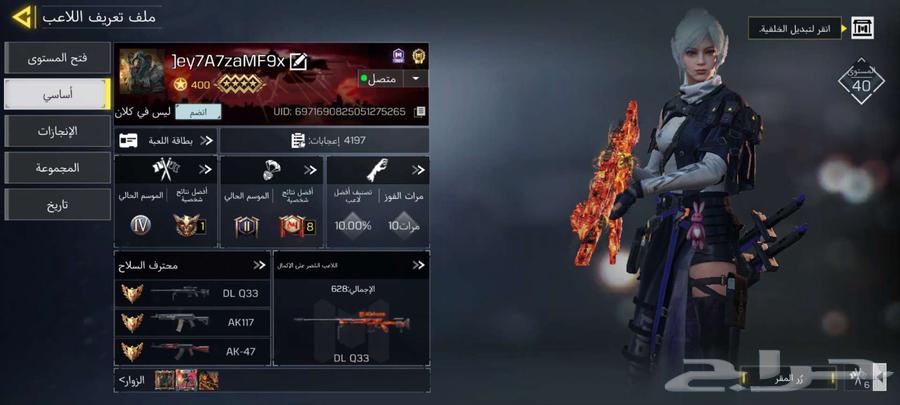The width and height of the screenshot is (900, 405).
Task: View the 4197 إعجابات likes panel
Action: click(325, 141)
